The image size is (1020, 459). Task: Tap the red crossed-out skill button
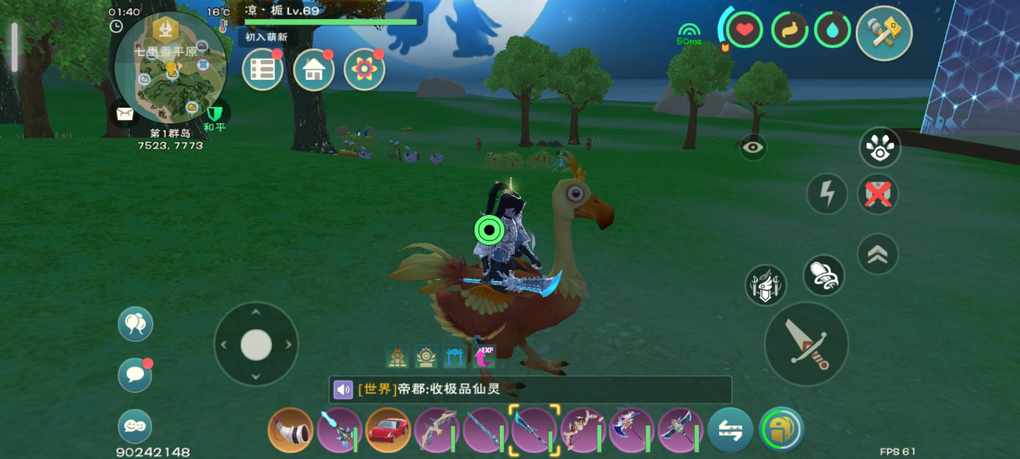(x=878, y=194)
